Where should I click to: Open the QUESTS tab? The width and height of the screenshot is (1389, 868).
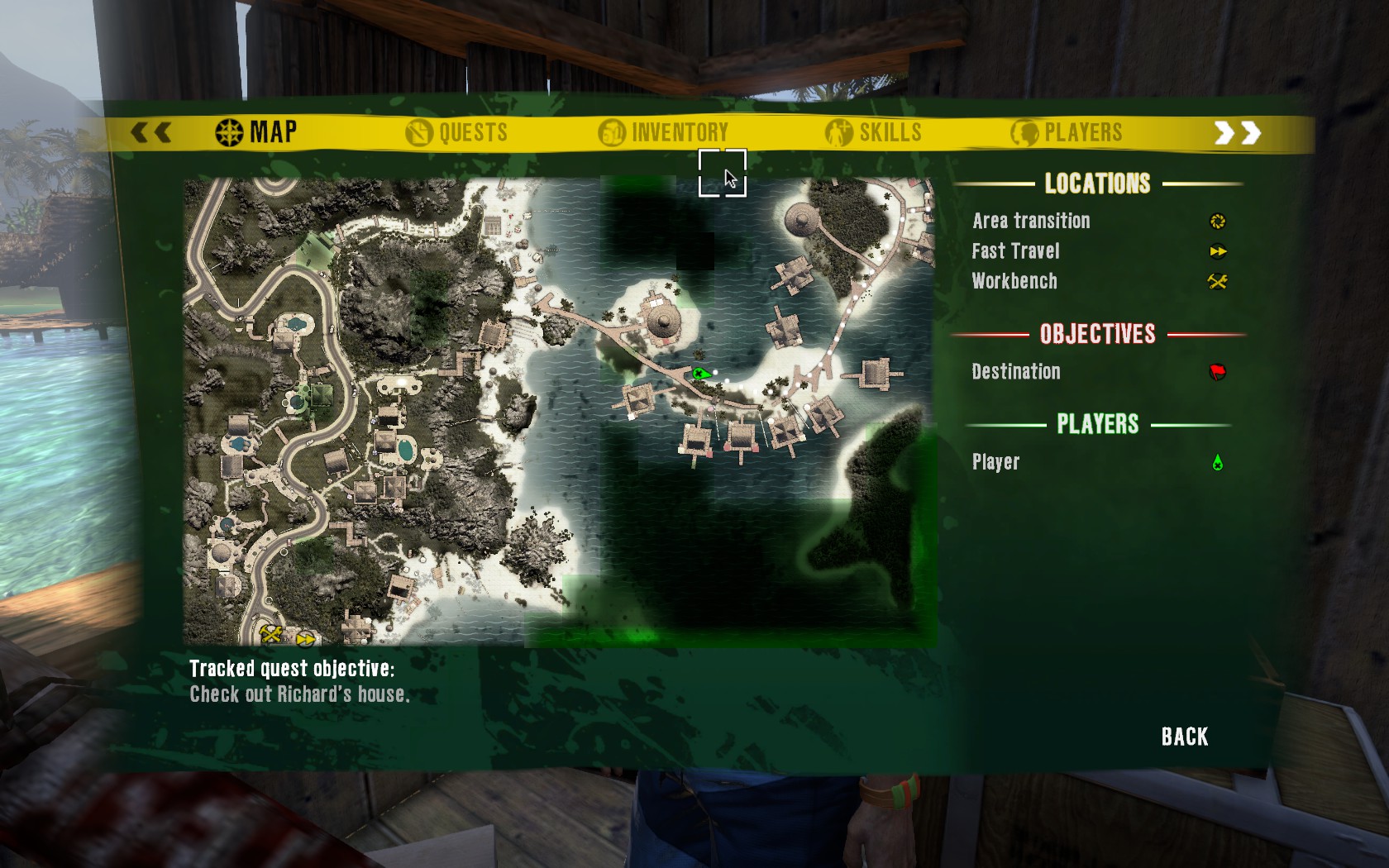point(457,131)
